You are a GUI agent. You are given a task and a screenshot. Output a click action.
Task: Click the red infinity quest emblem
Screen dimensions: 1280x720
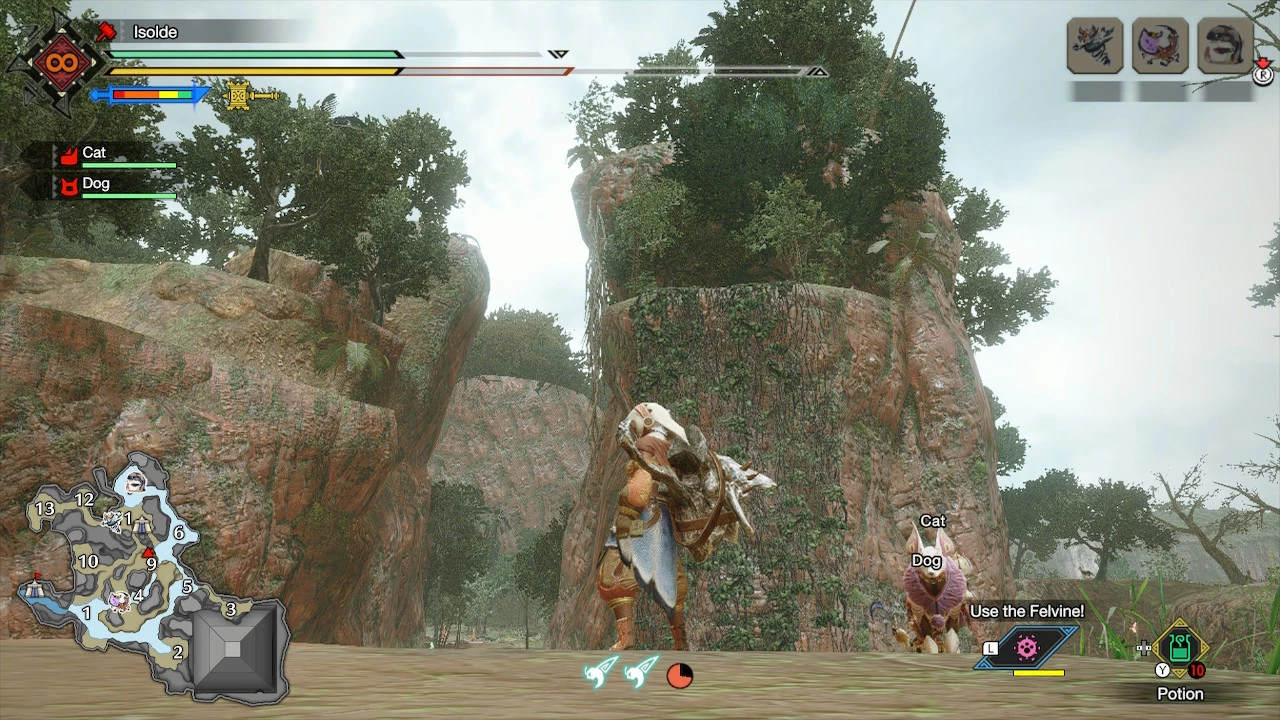pos(57,62)
